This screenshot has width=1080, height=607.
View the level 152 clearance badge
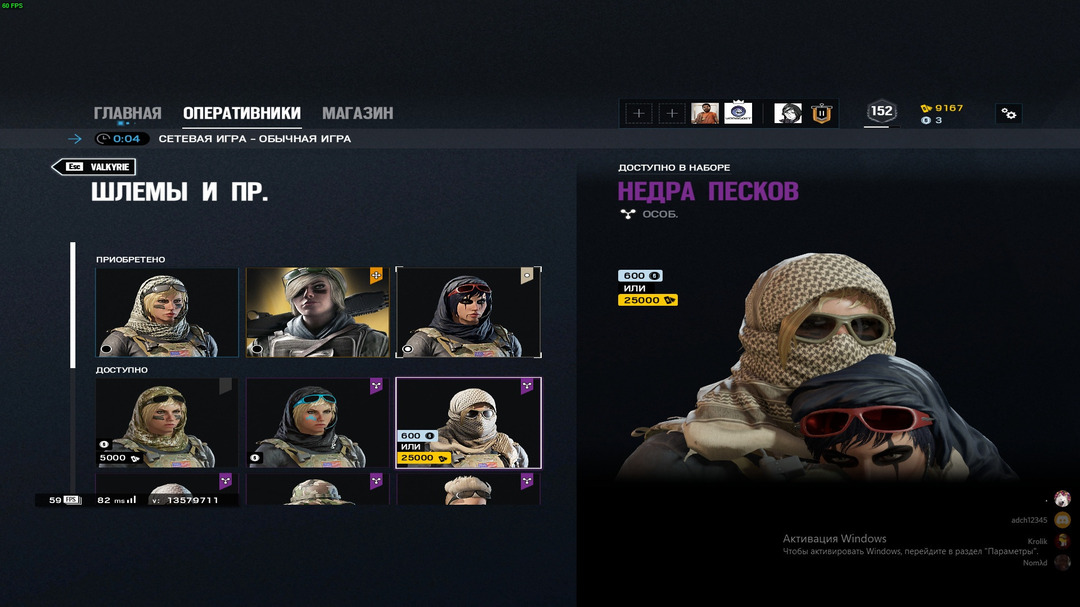[x=881, y=112]
